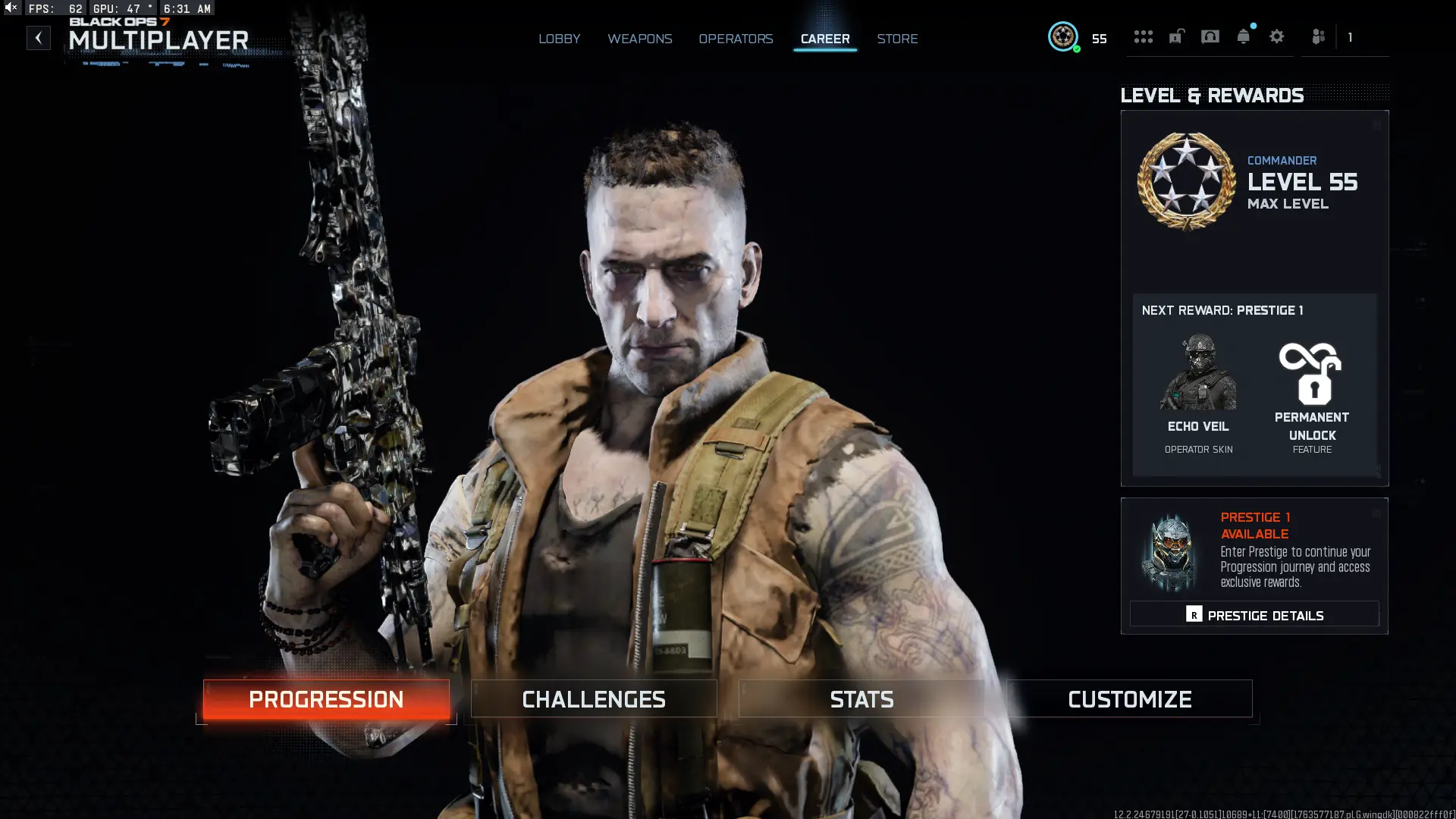The image size is (1456, 819).
Task: Open the Store menu
Action: click(x=897, y=39)
